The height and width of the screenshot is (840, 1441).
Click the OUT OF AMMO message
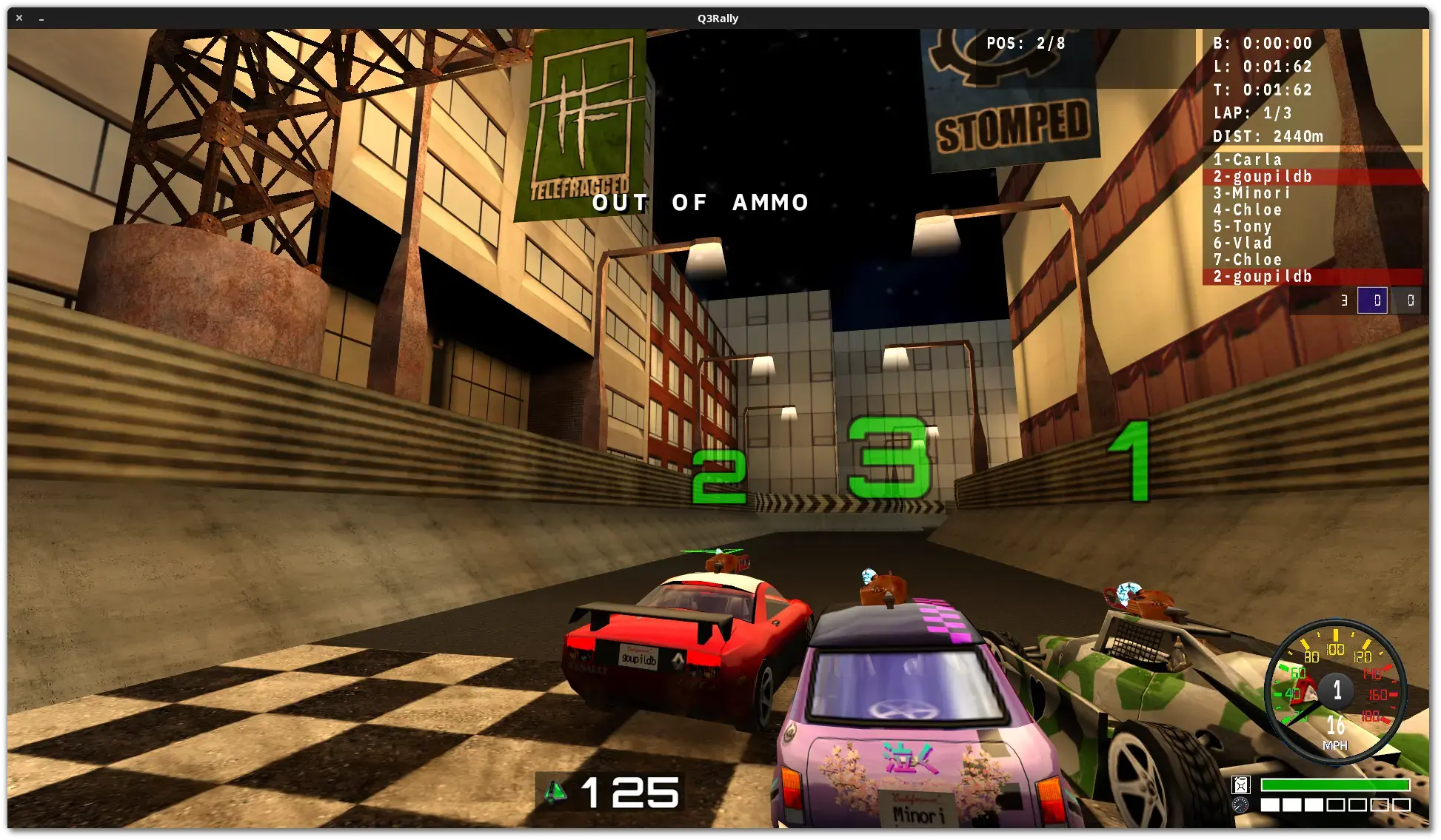(x=701, y=203)
